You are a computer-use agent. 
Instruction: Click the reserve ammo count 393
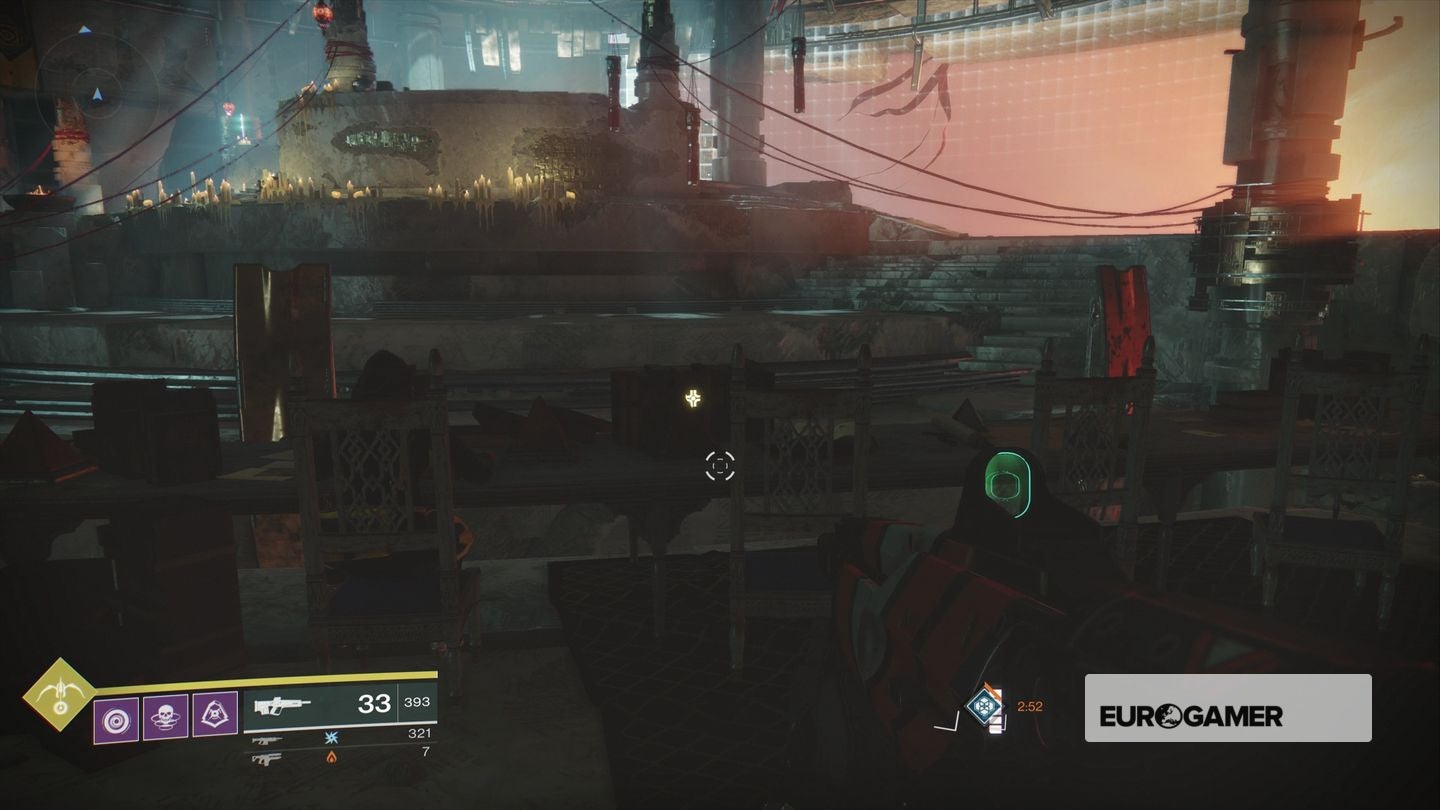click(415, 702)
